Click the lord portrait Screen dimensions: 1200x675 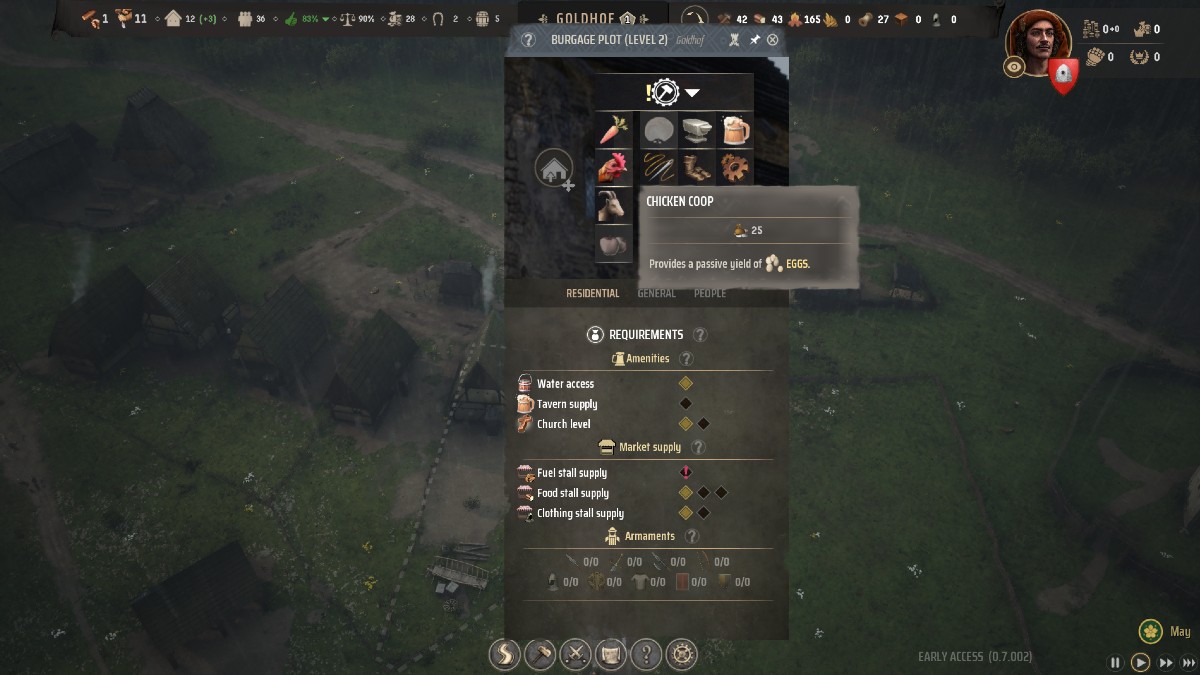coord(1038,40)
